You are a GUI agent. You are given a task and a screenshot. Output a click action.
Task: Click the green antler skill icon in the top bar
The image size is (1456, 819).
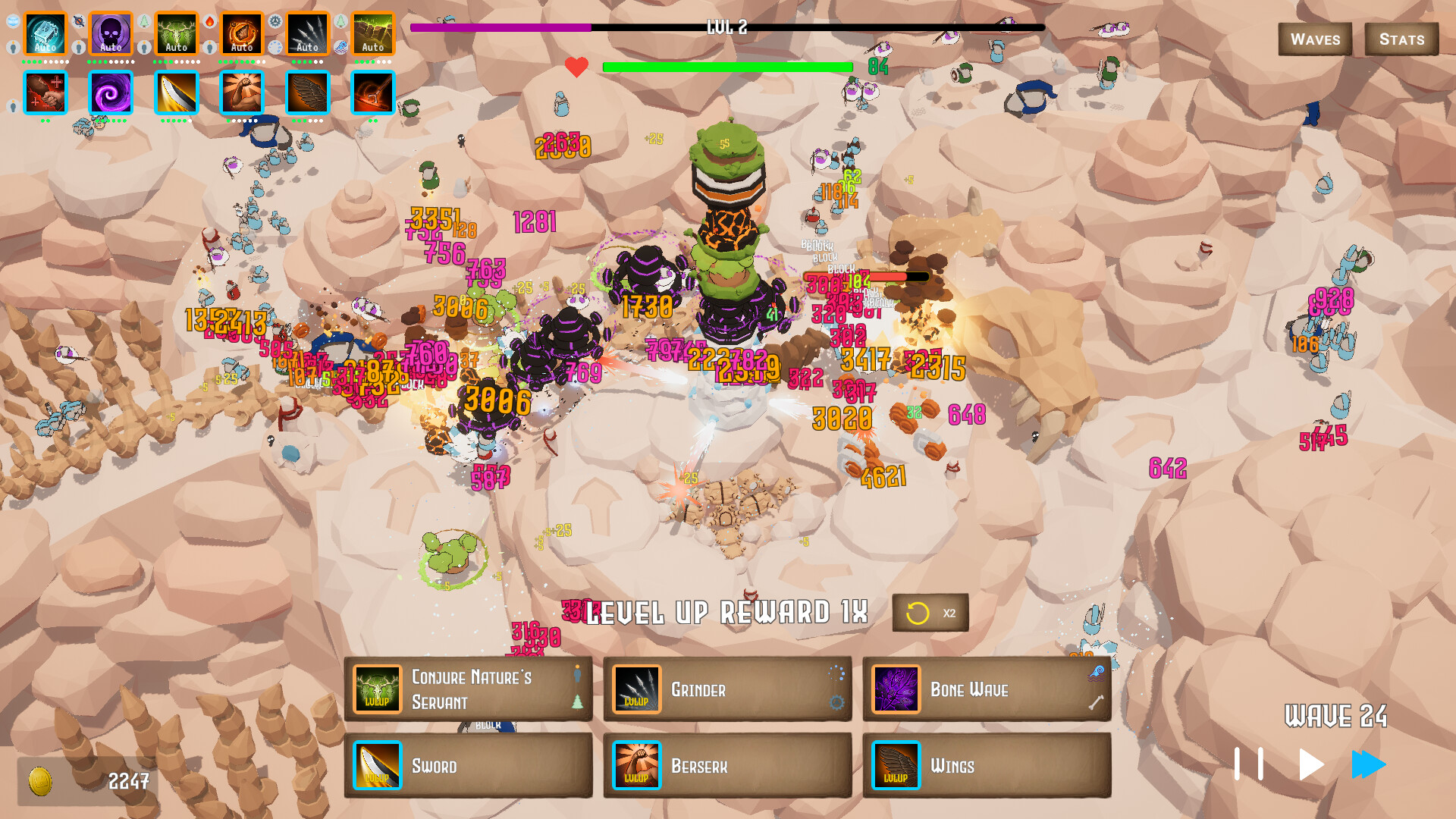(x=176, y=32)
